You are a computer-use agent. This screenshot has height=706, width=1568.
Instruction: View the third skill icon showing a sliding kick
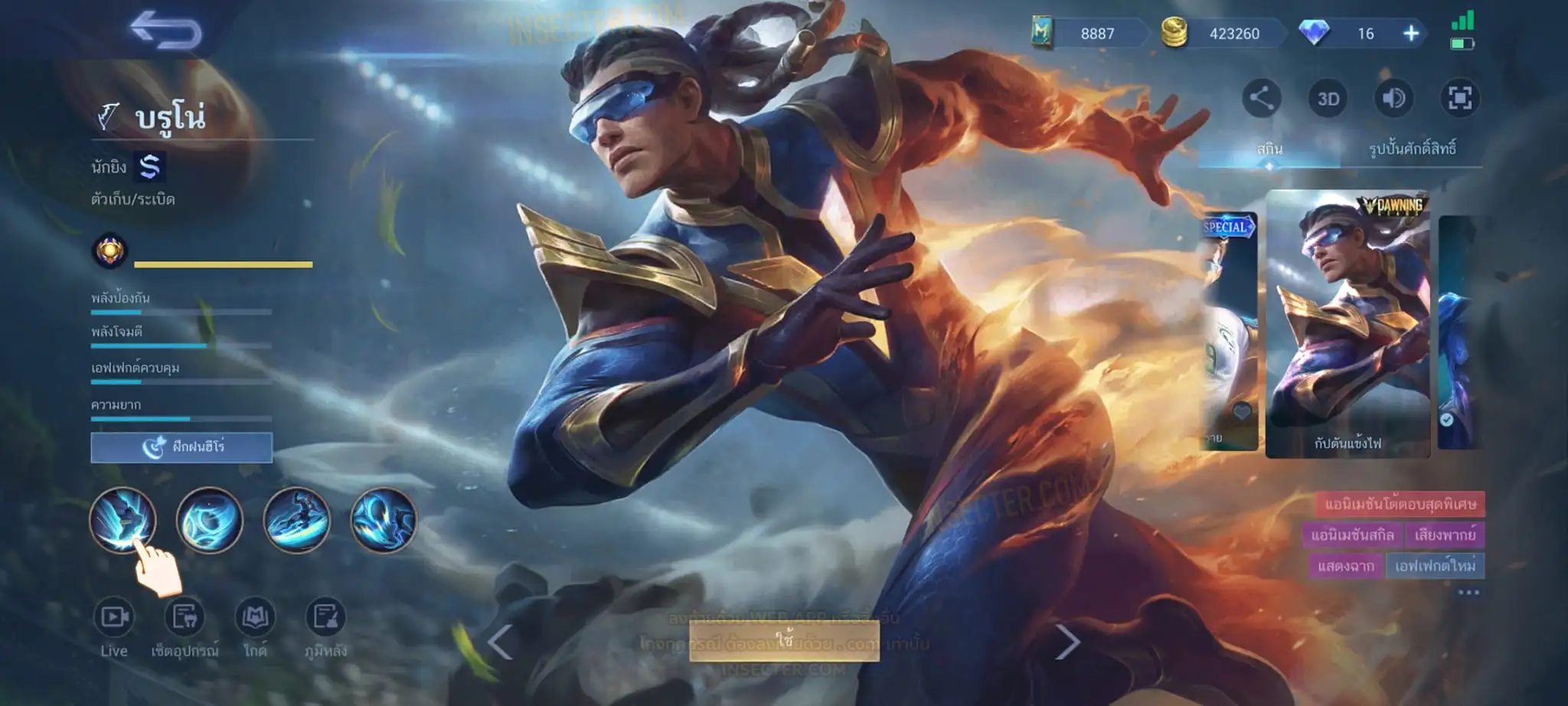click(x=296, y=520)
